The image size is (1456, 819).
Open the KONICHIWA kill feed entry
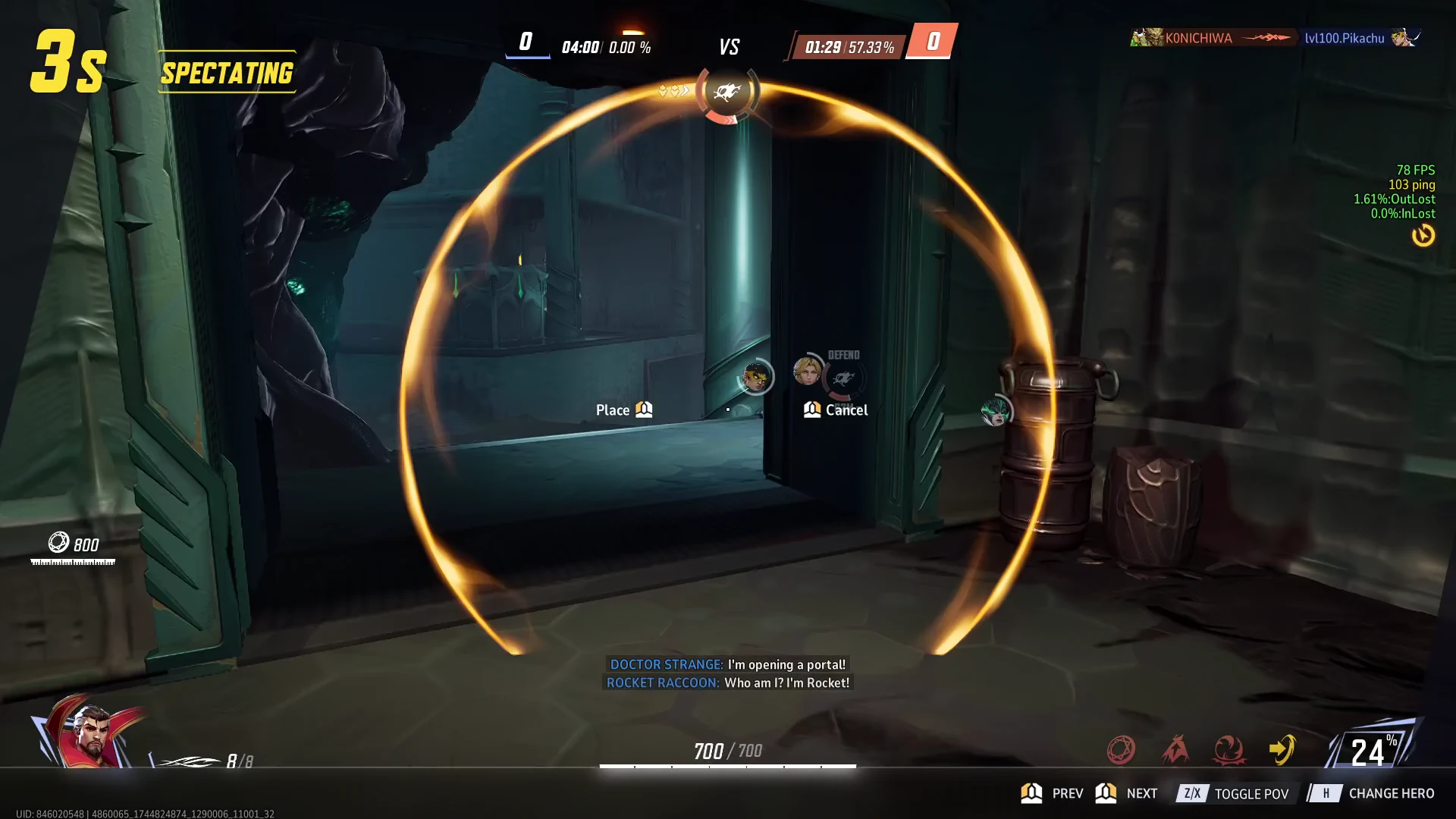pos(1198,38)
